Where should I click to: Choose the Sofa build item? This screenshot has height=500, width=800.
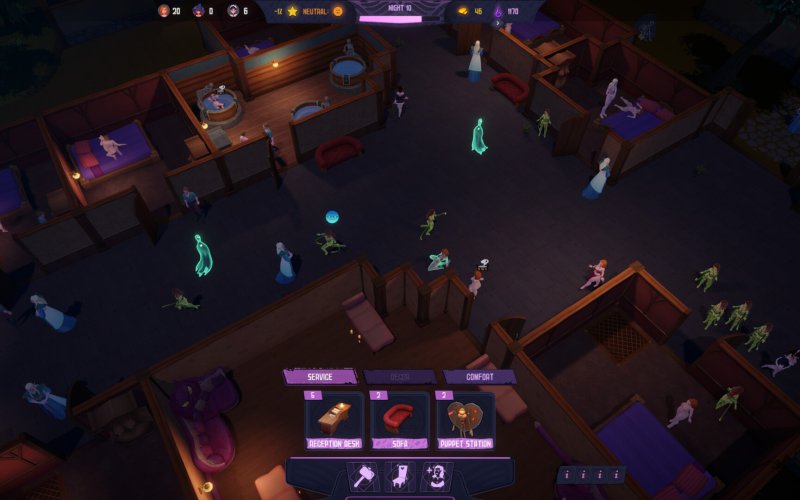pyautogui.click(x=400, y=420)
